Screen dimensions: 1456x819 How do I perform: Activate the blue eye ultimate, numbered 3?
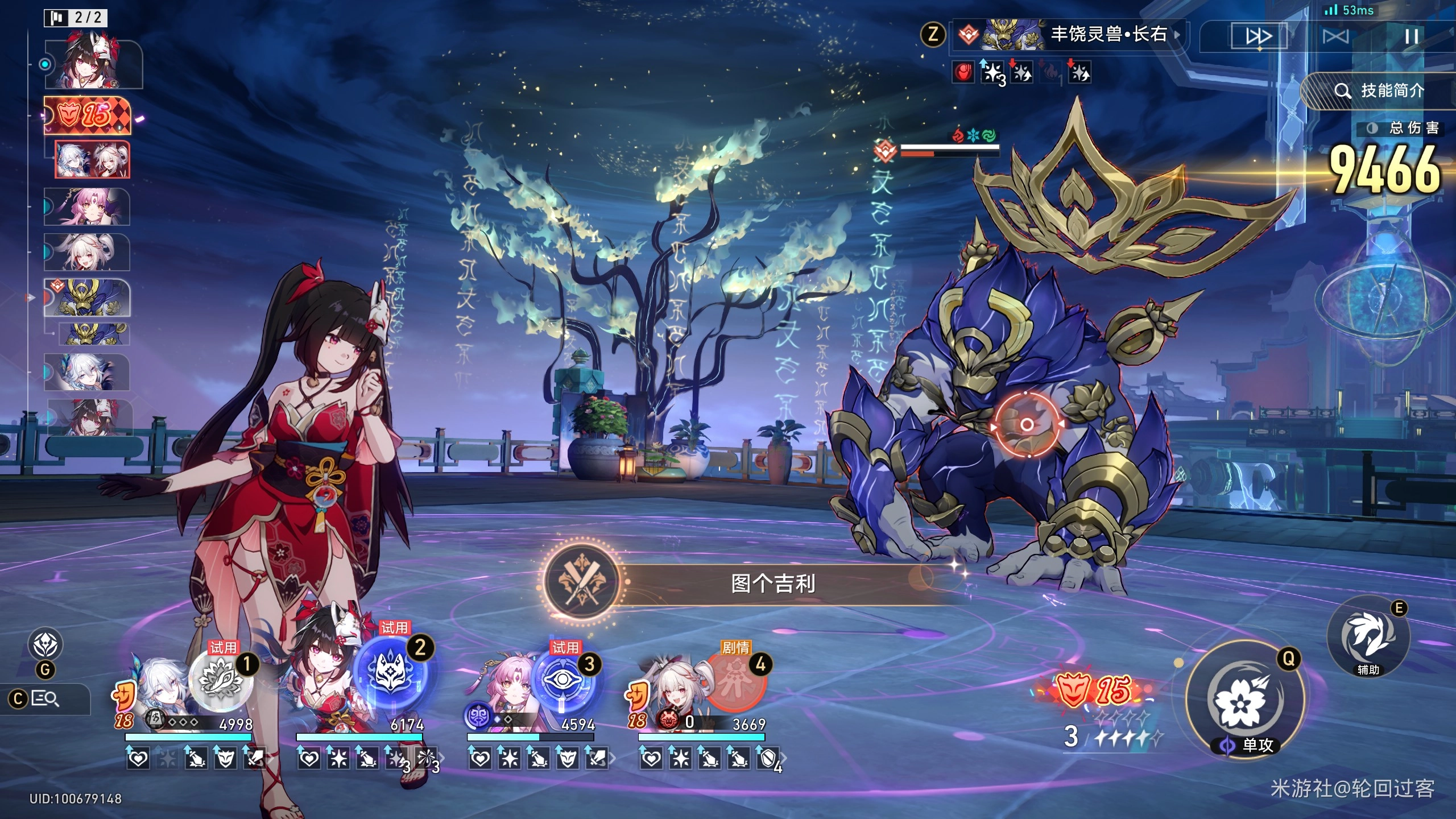(x=562, y=681)
